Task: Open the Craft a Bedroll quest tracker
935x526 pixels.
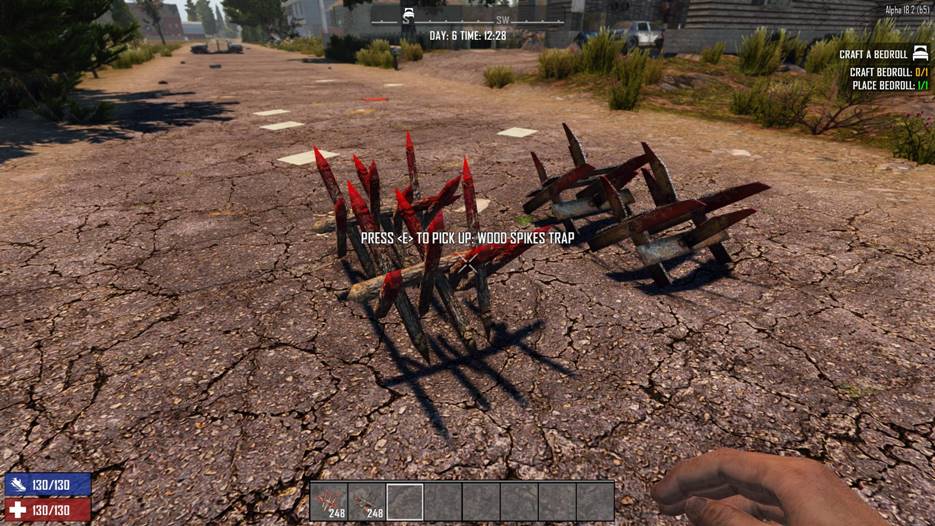Action: pyautogui.click(x=873, y=54)
